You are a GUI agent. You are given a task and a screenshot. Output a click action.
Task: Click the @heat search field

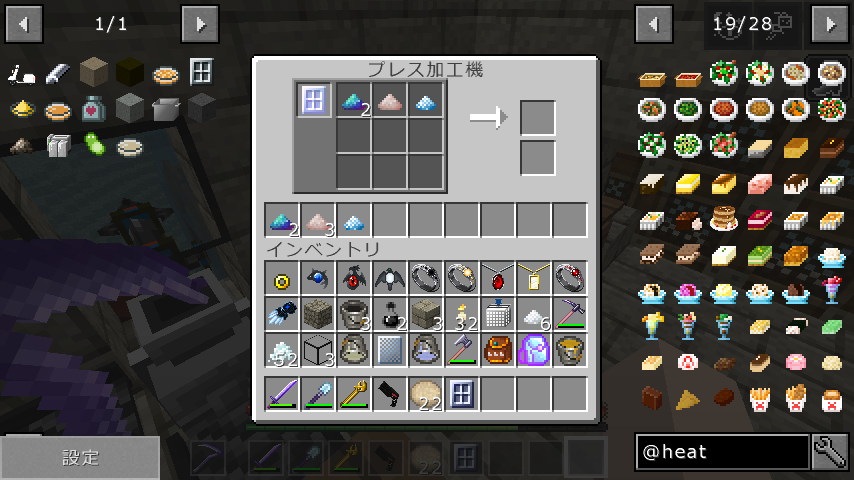(722, 453)
